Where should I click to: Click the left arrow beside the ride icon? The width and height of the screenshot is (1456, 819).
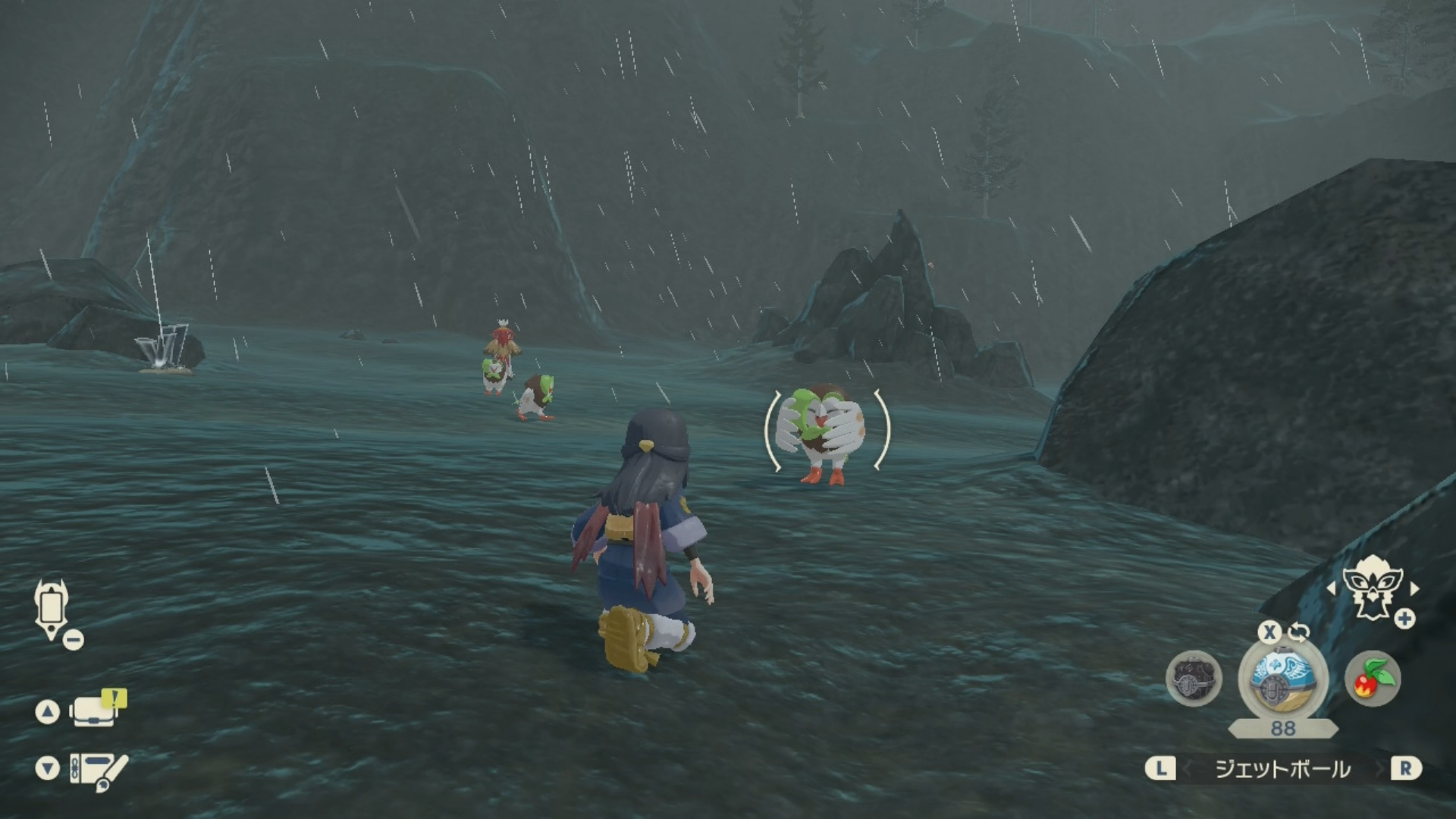(1331, 588)
